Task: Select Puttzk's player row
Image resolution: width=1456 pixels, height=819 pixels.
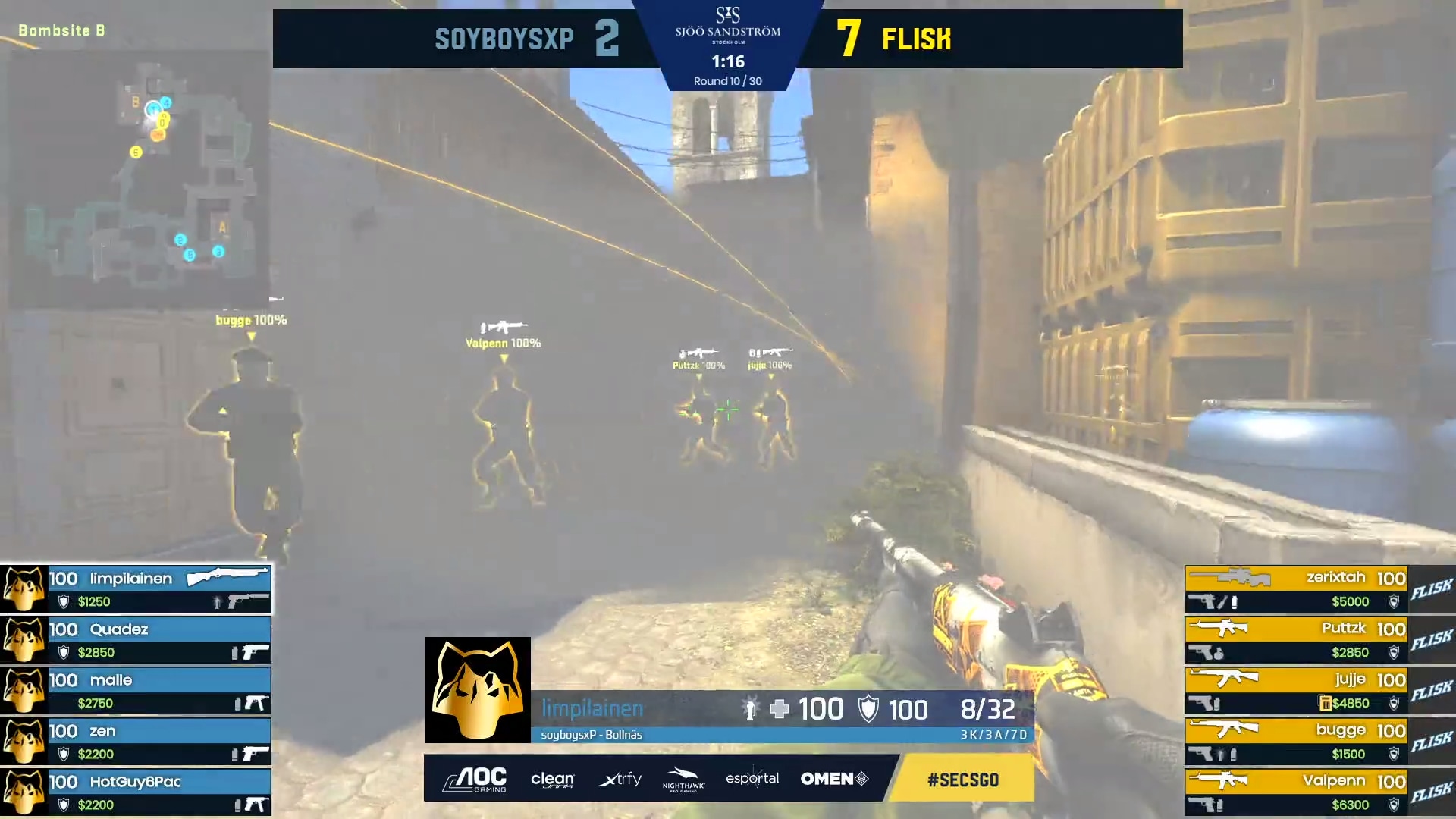Action: [1297, 640]
